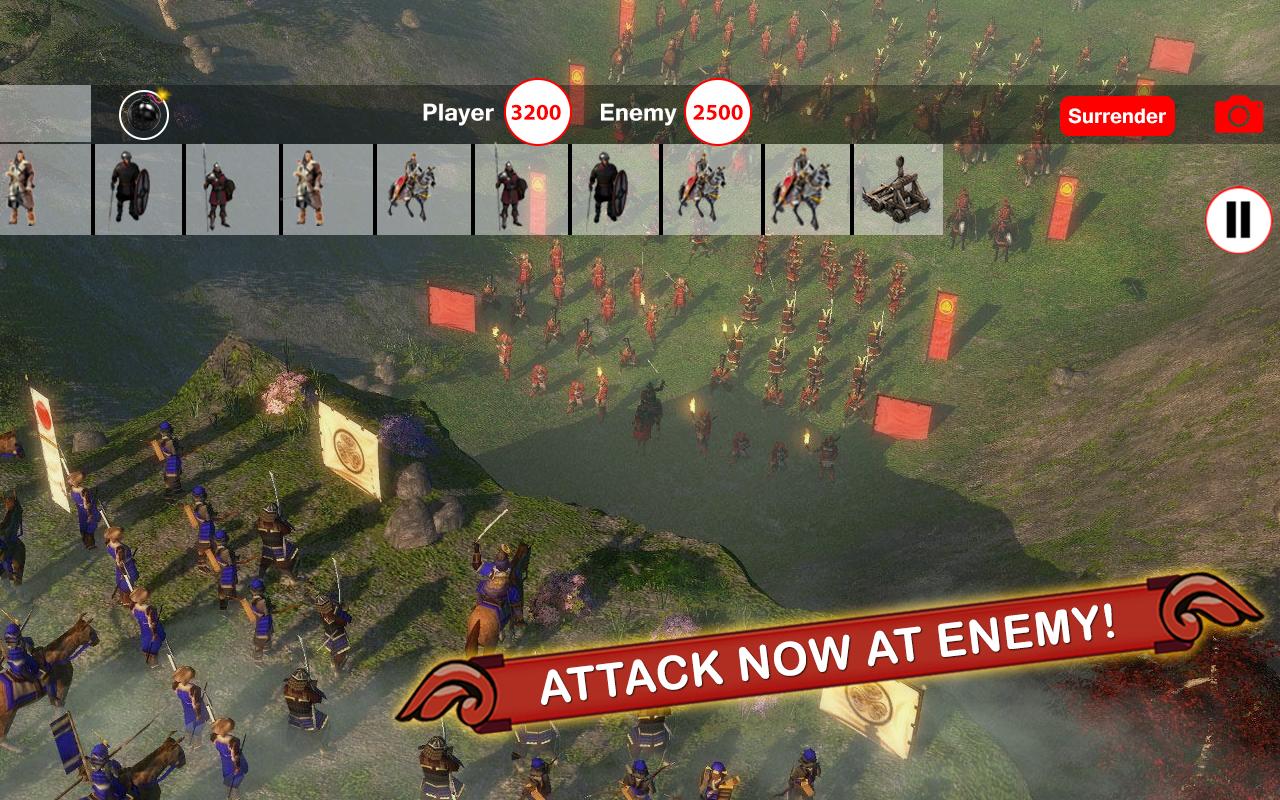This screenshot has width=1280, height=800.
Task: Pause the battle
Action: click(1239, 218)
